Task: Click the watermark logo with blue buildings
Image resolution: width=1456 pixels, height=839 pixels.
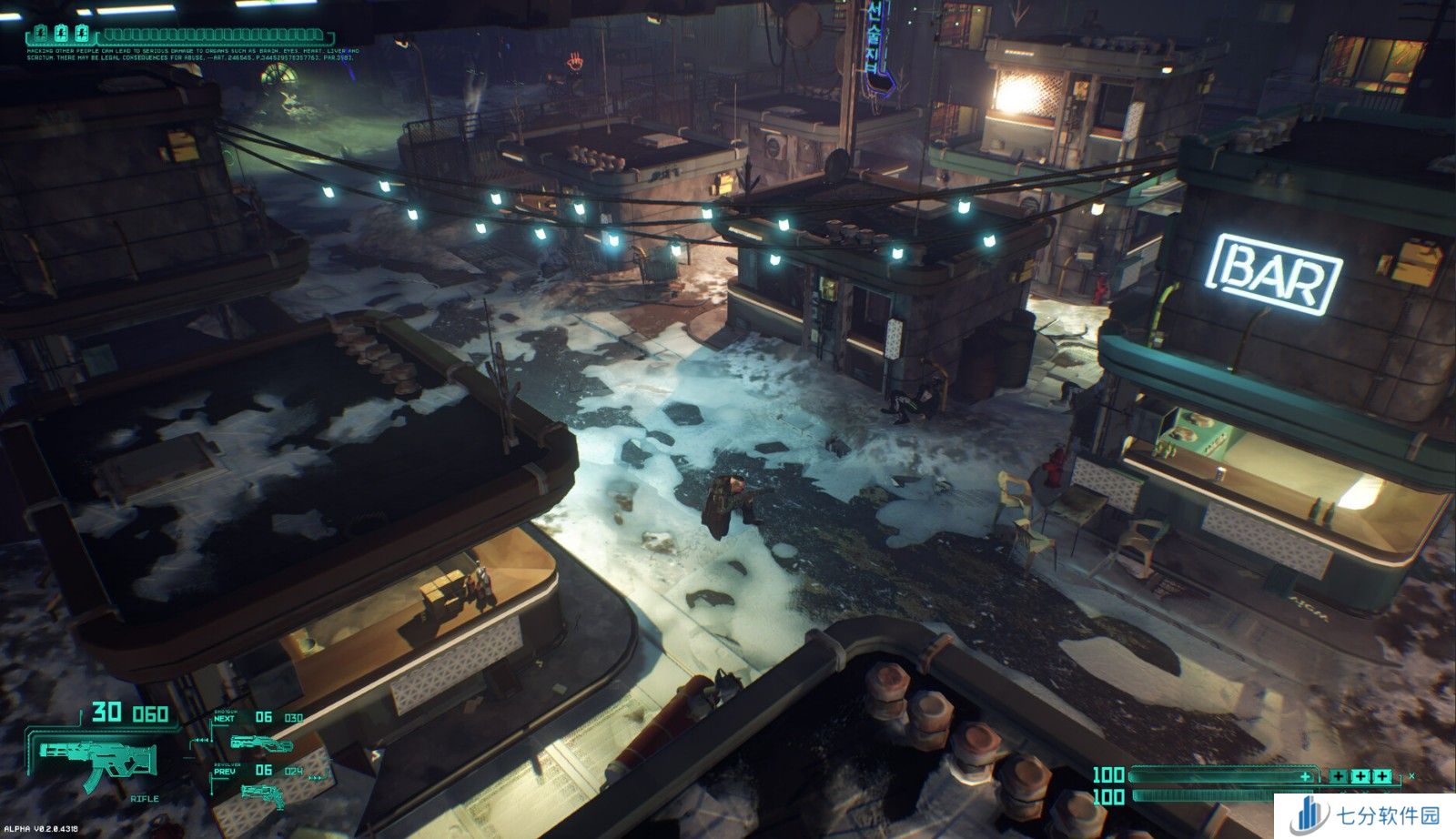Action: 1309,814
